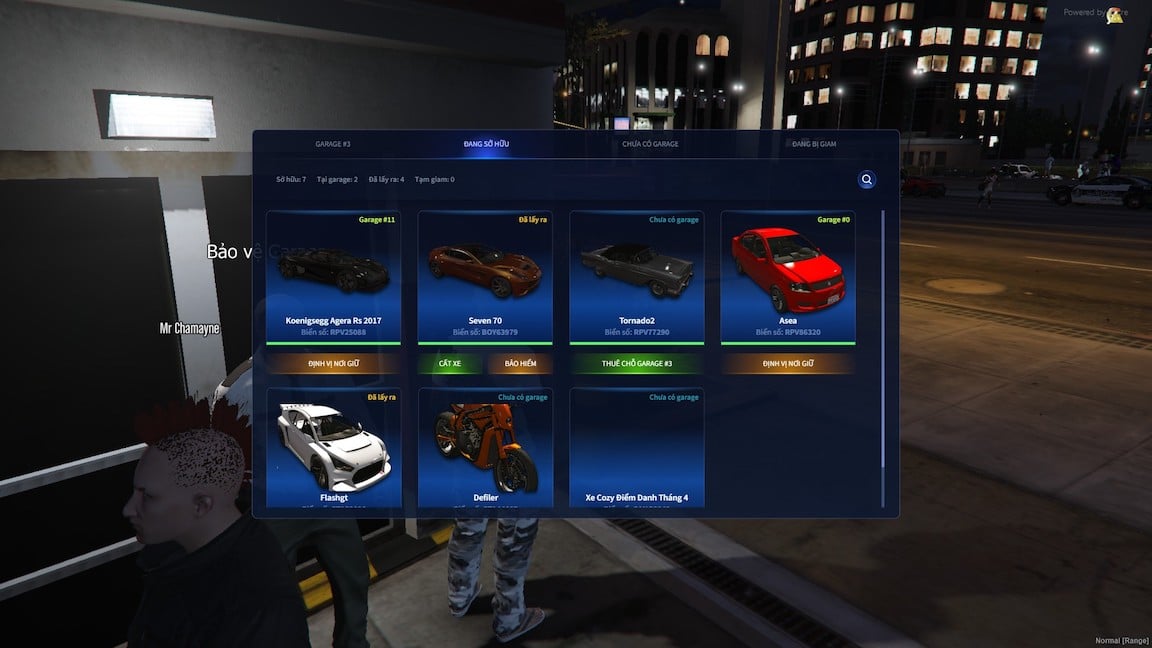Select the Tornado2 vehicle card
1152x648 pixels.
pyautogui.click(x=637, y=276)
